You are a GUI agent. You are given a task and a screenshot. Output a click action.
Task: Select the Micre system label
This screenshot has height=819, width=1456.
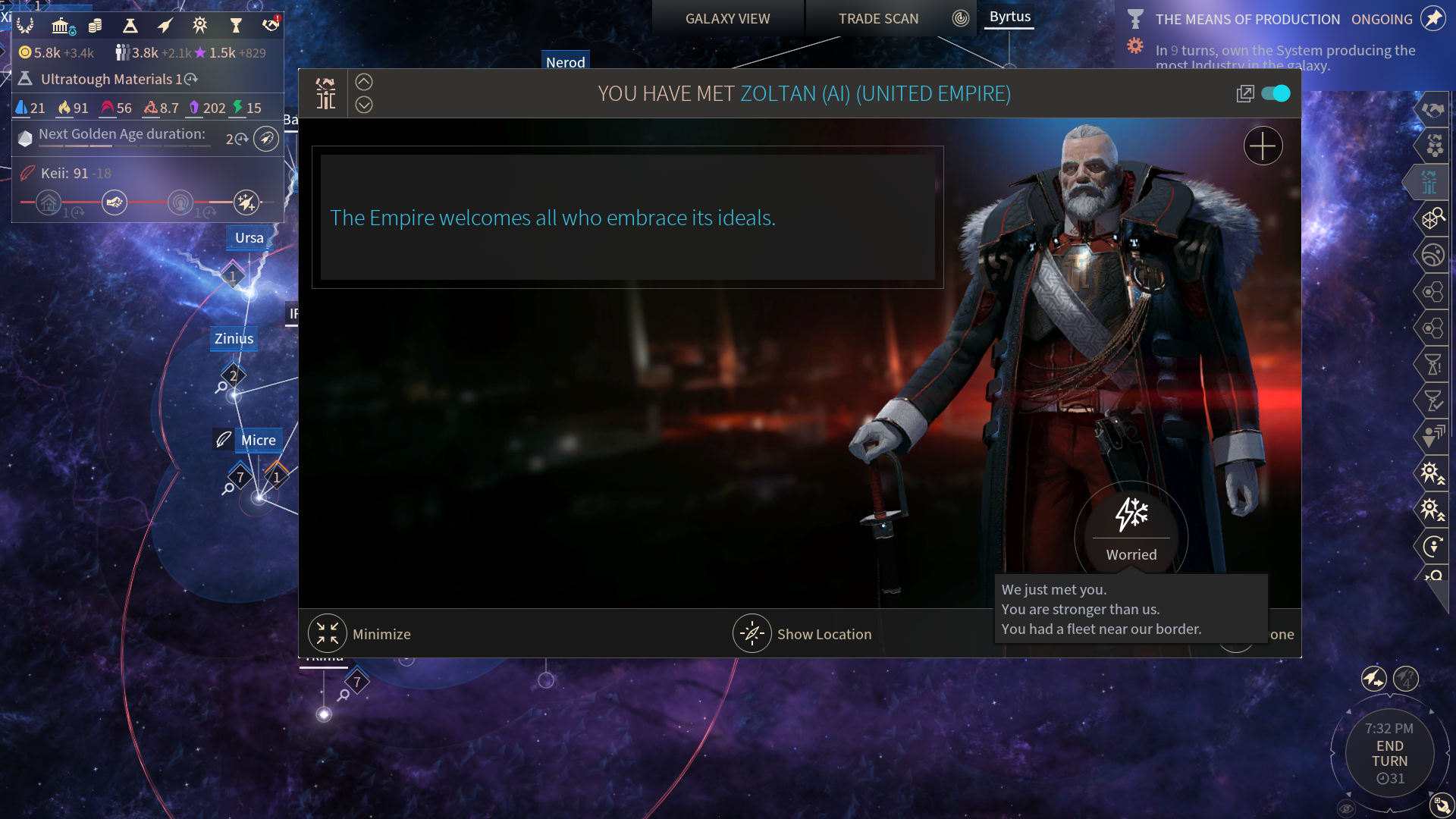(x=258, y=440)
